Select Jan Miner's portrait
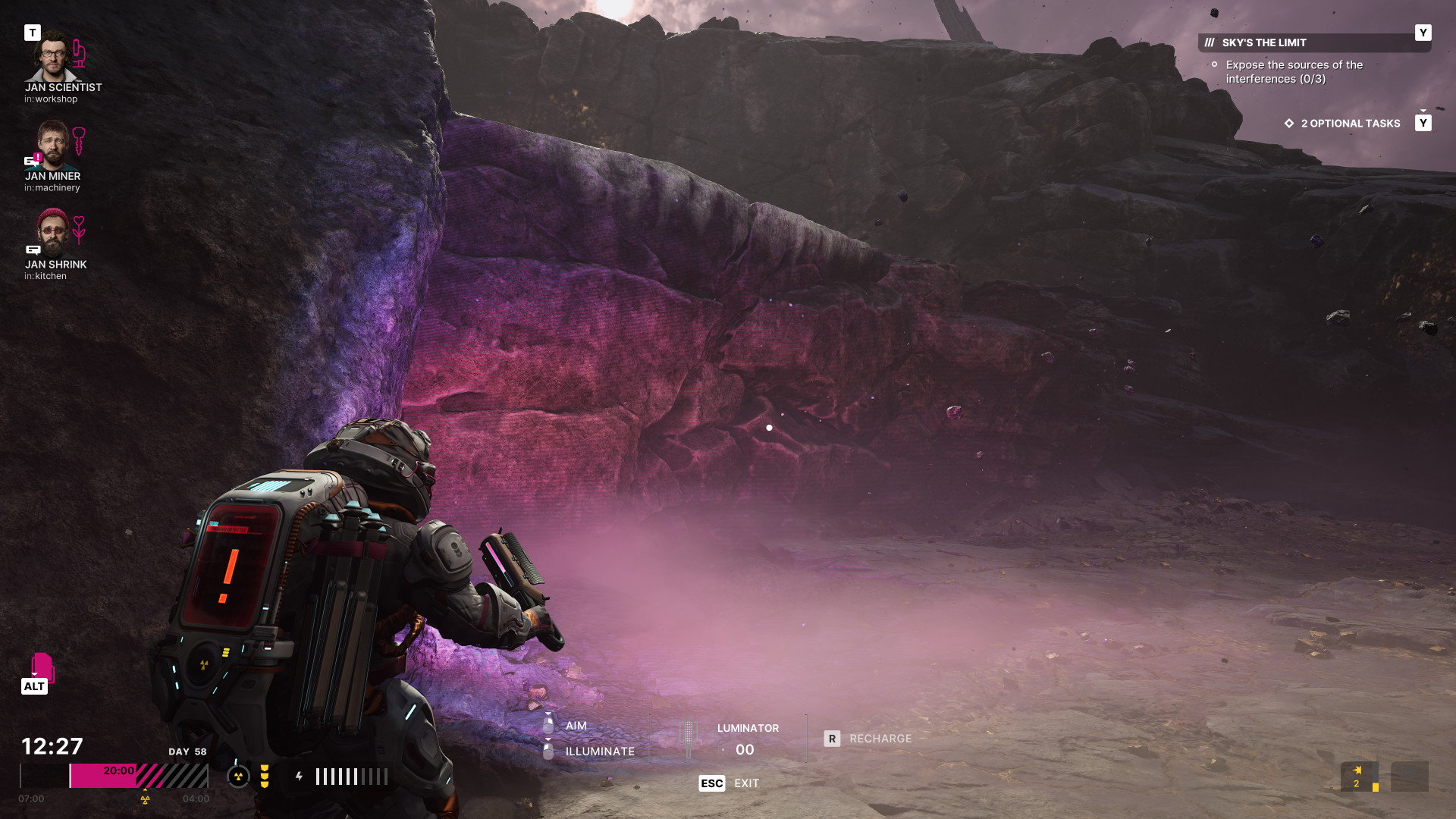The width and height of the screenshot is (1456, 819). pos(52,146)
